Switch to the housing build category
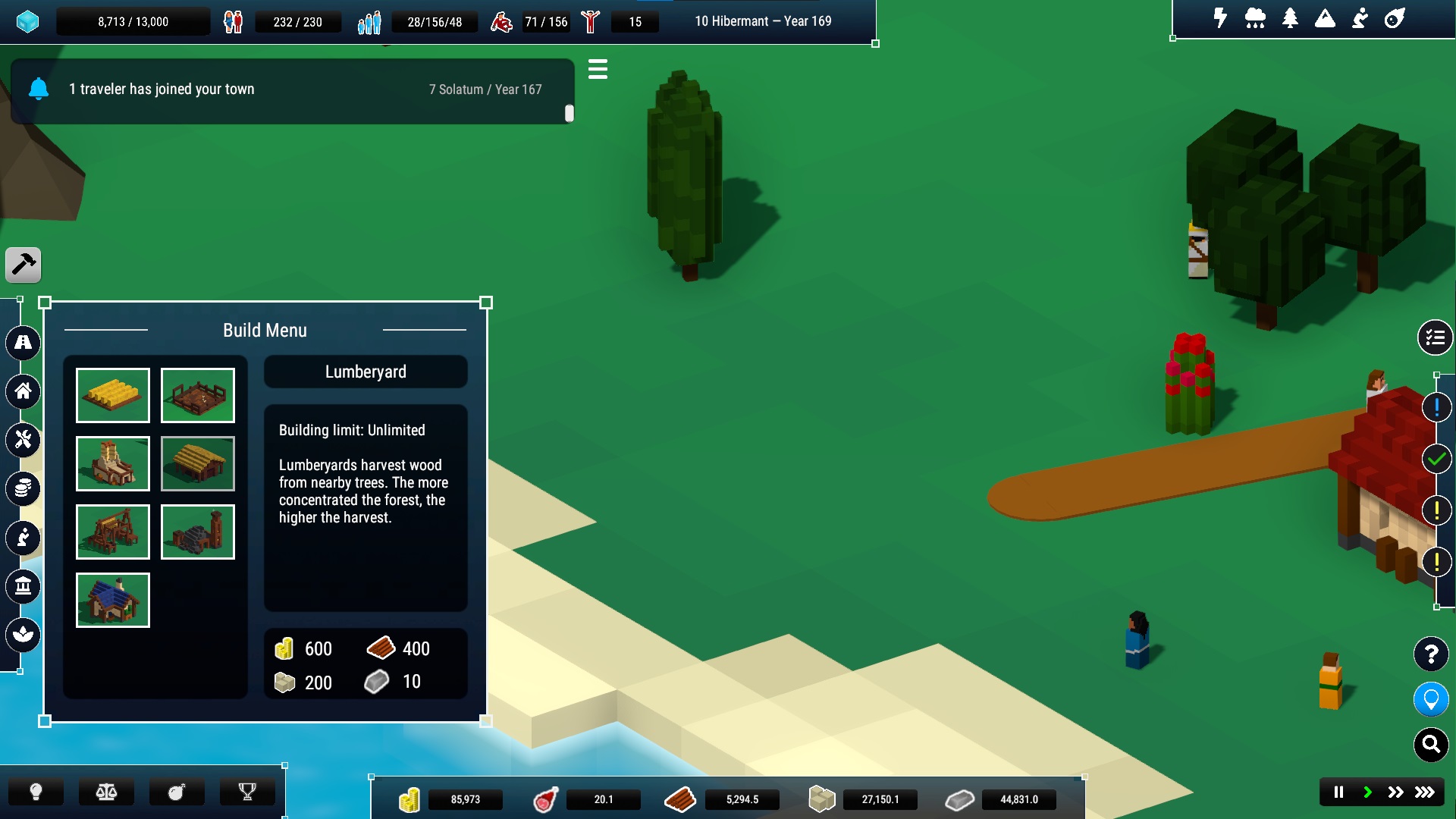The image size is (1456, 819). (x=24, y=391)
